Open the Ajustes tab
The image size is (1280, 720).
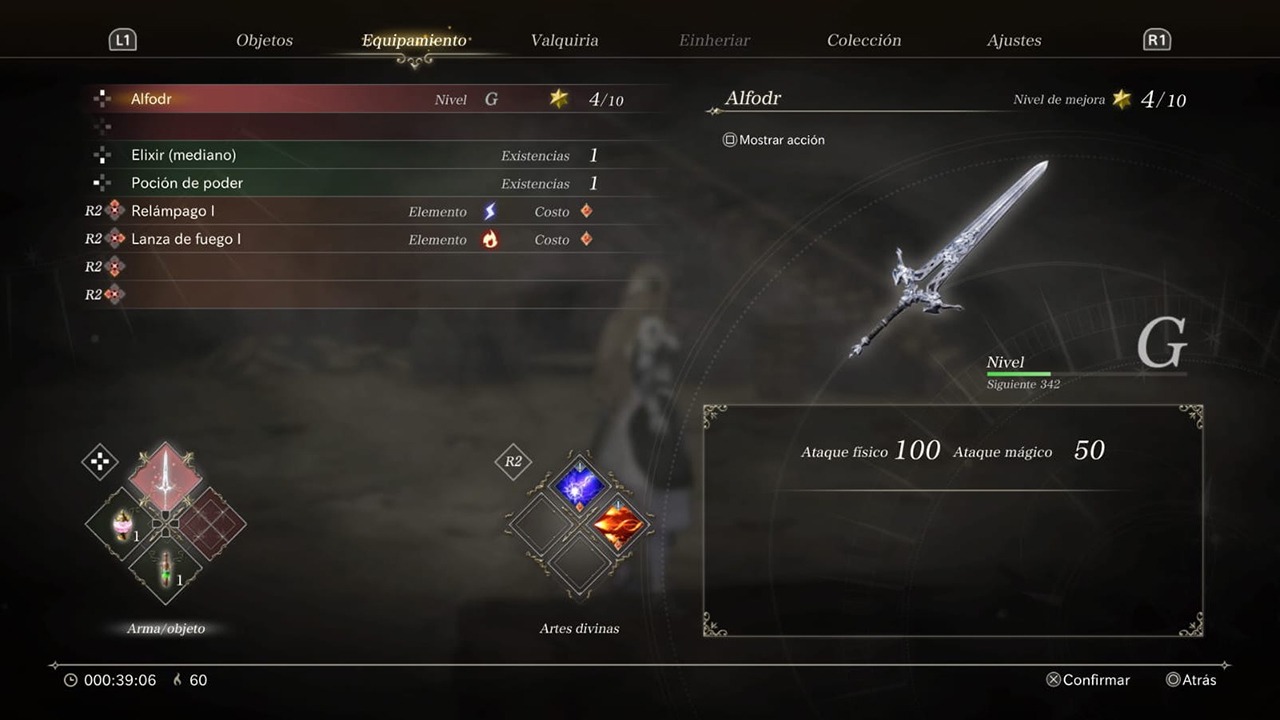point(1014,41)
